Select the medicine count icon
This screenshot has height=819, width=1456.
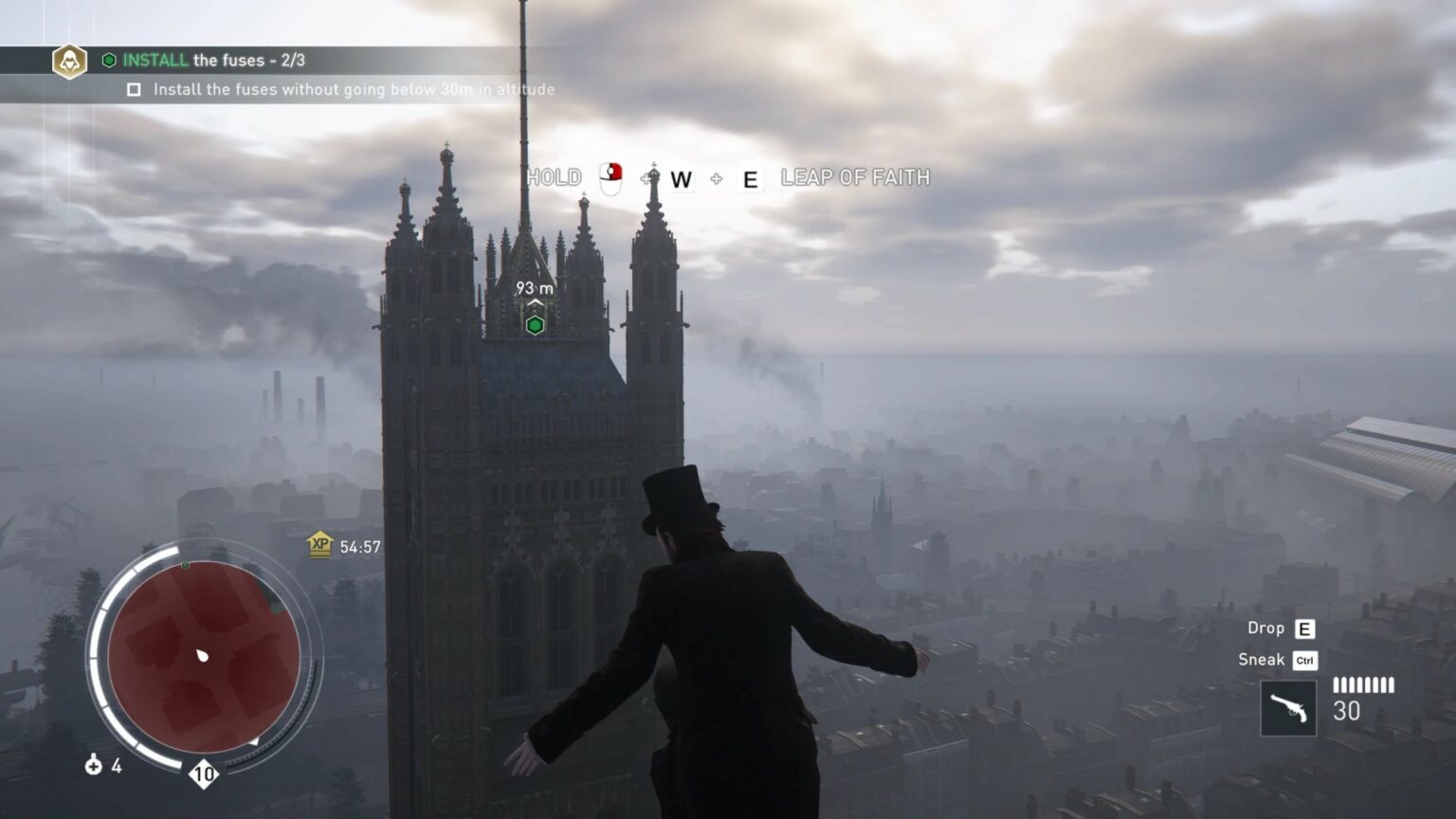(94, 765)
